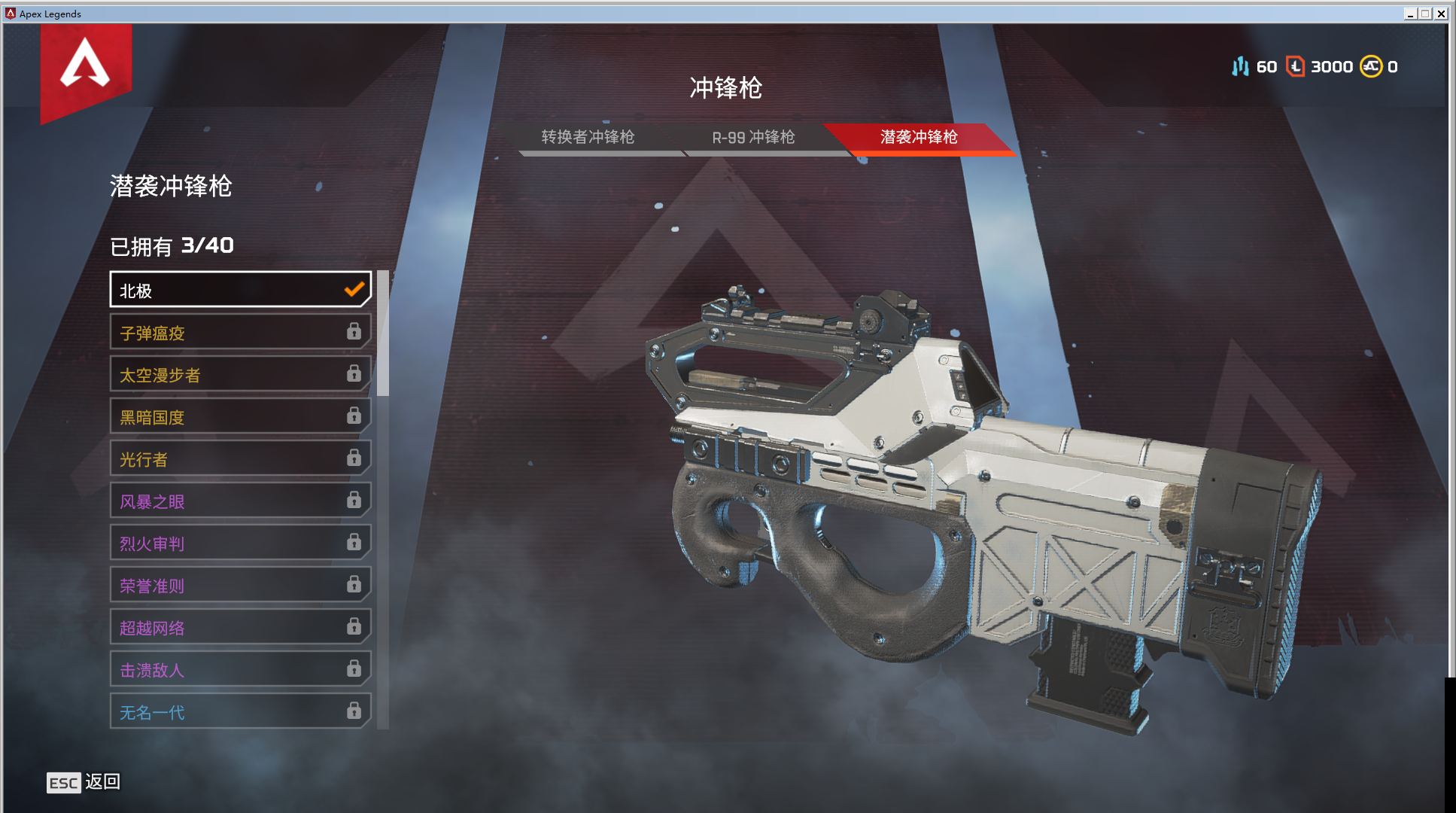Click the skin list scrollbar

pyautogui.click(x=383, y=333)
